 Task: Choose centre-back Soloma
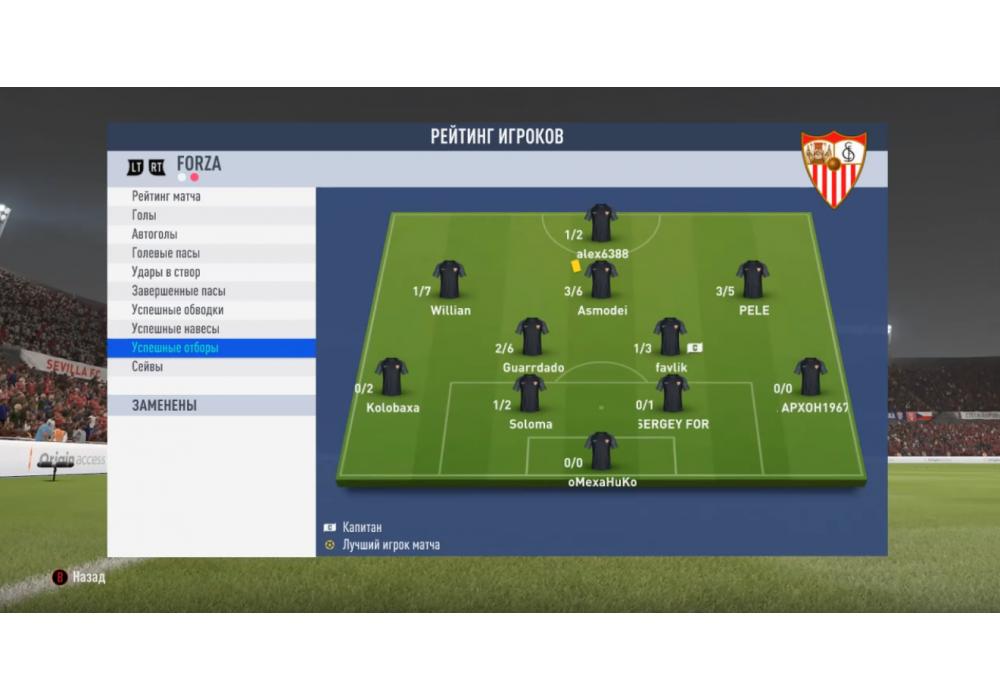pos(529,394)
